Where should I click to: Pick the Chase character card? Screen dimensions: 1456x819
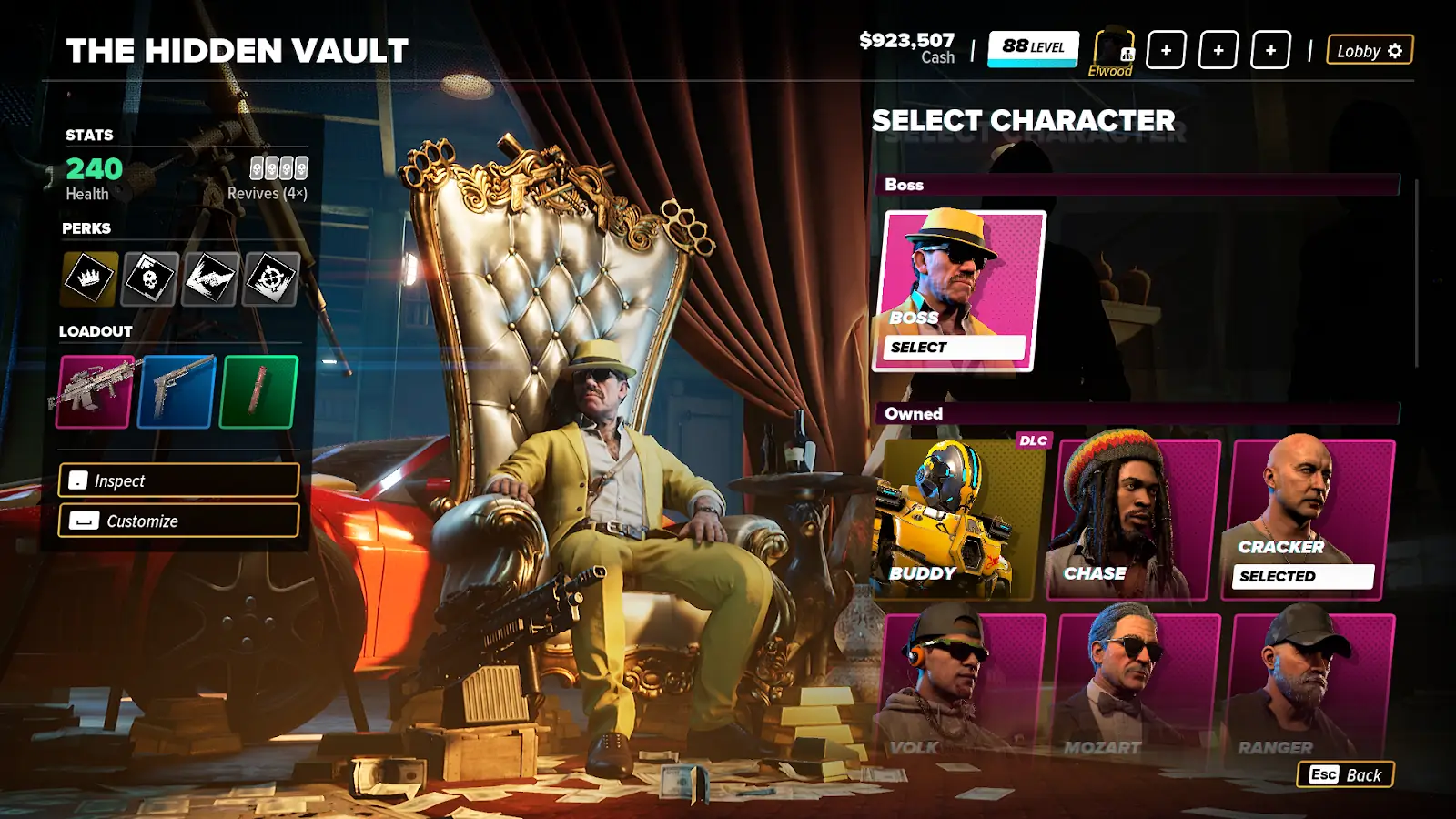[x=1133, y=519]
